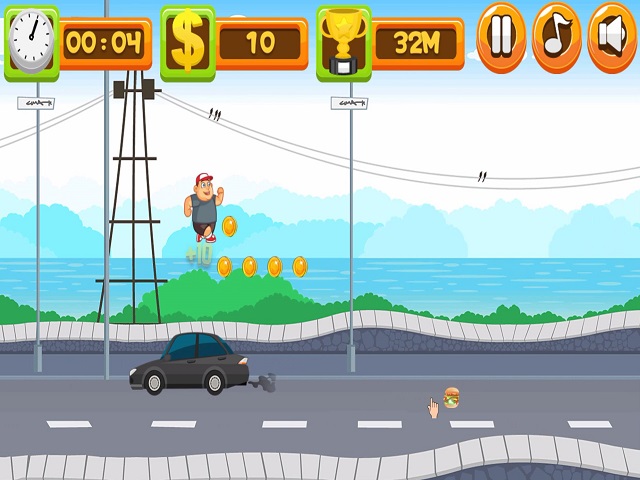
Task: Toggle the music note button
Action: click(556, 37)
